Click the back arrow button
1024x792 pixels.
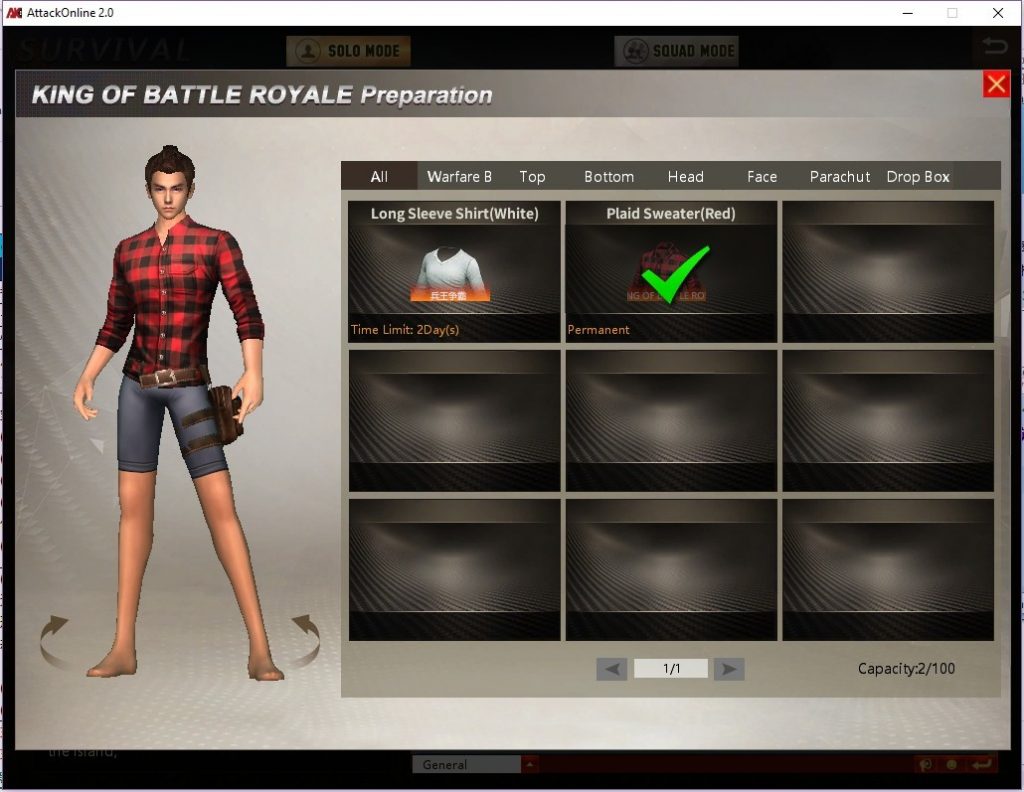tap(994, 46)
